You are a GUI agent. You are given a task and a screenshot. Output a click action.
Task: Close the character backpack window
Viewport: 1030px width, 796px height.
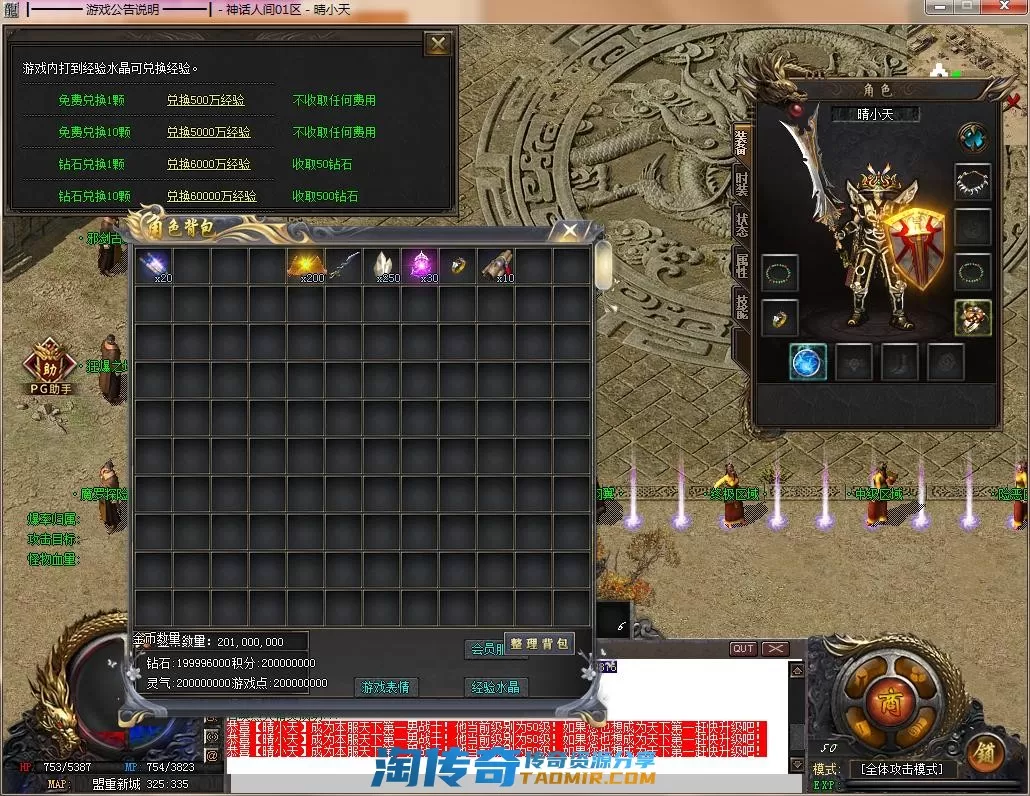click(569, 231)
